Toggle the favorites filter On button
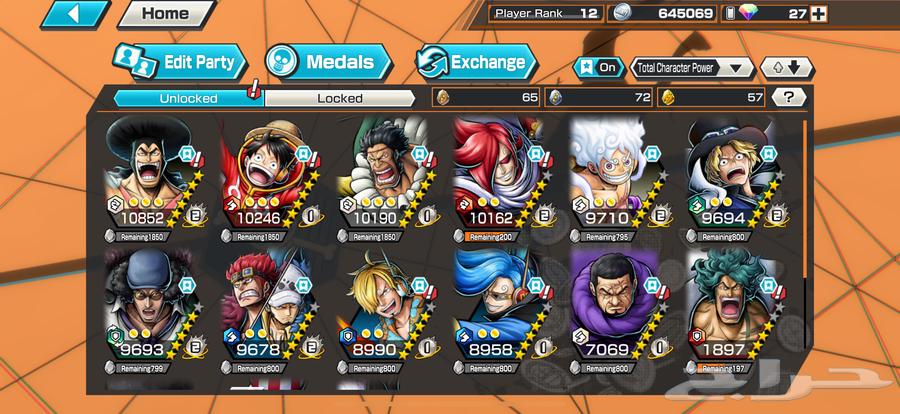Image resolution: width=900 pixels, height=414 pixels. [x=597, y=68]
